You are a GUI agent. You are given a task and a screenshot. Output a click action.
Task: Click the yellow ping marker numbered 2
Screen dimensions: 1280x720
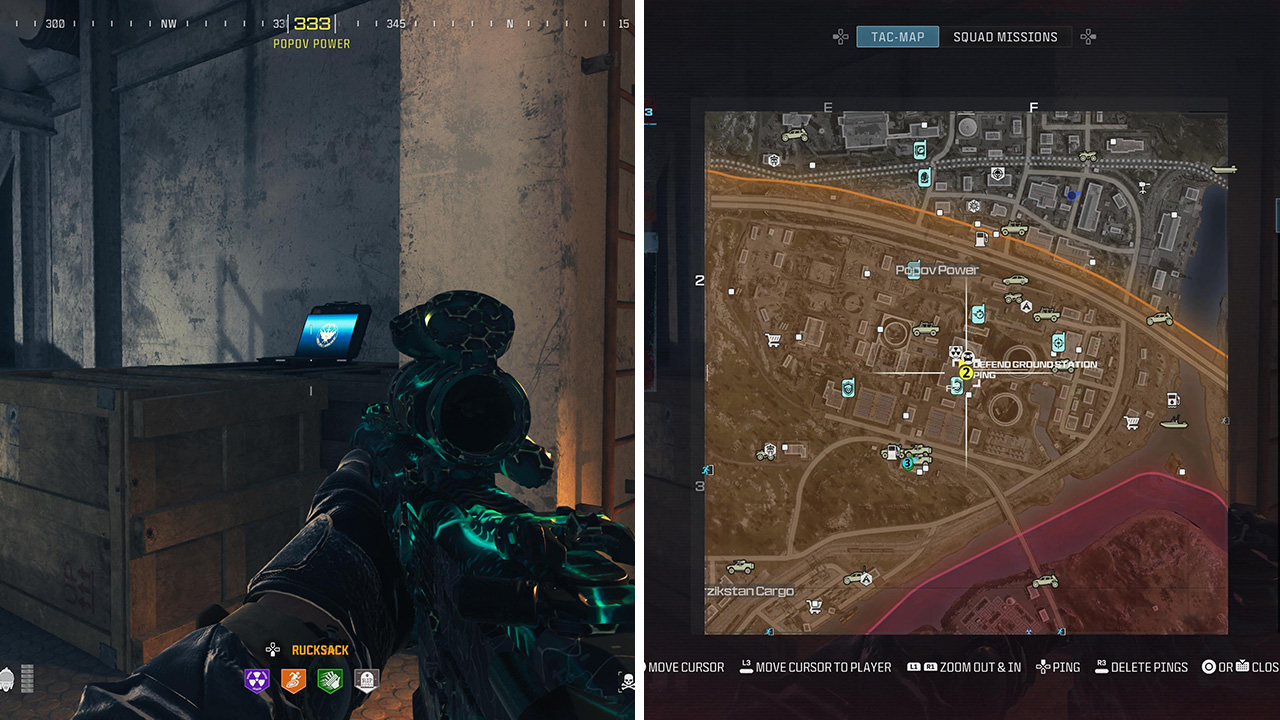(x=965, y=373)
